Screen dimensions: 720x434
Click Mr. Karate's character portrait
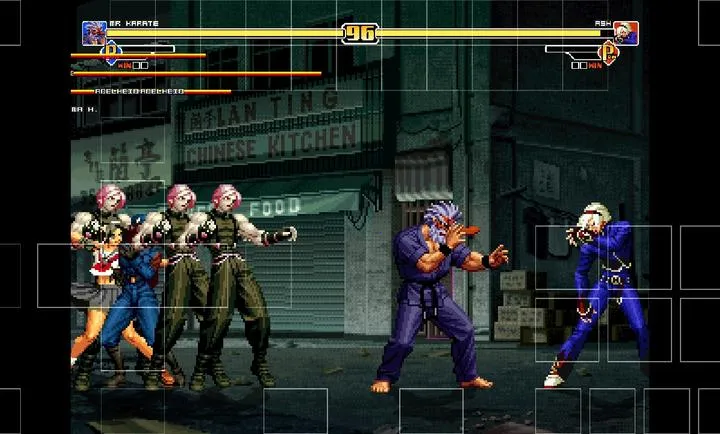94,33
